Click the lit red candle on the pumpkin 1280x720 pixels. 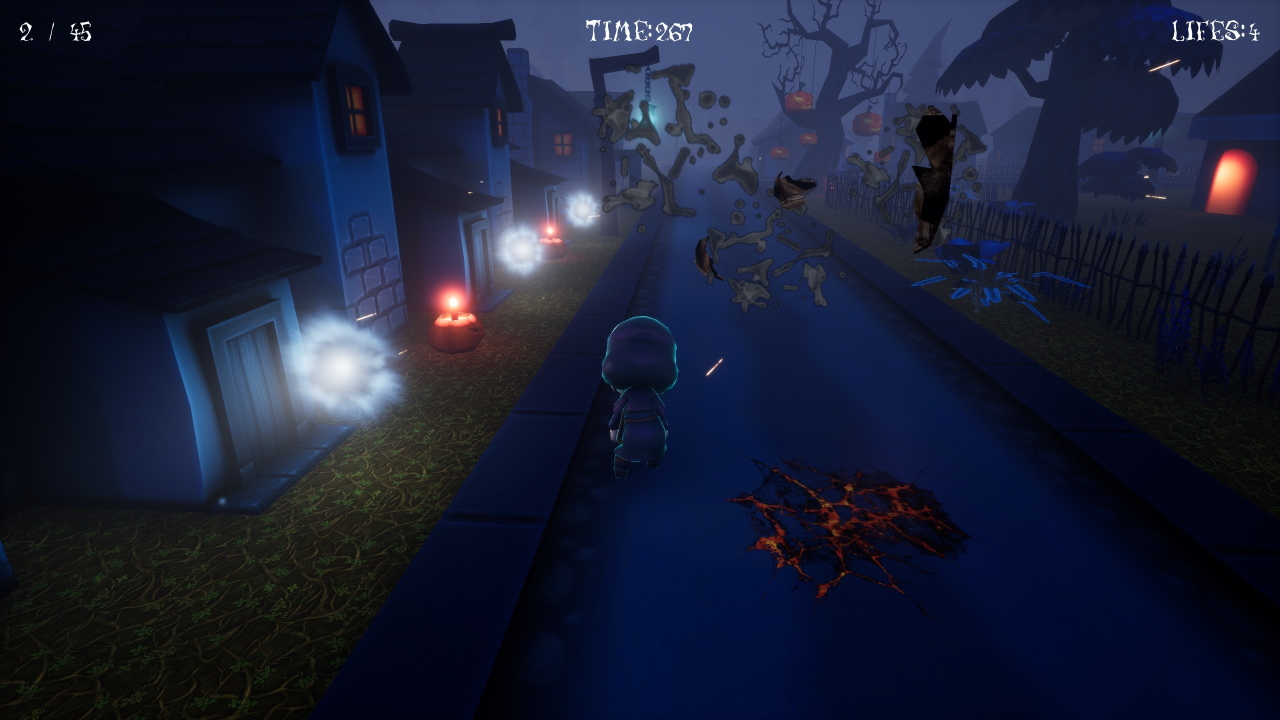click(453, 307)
